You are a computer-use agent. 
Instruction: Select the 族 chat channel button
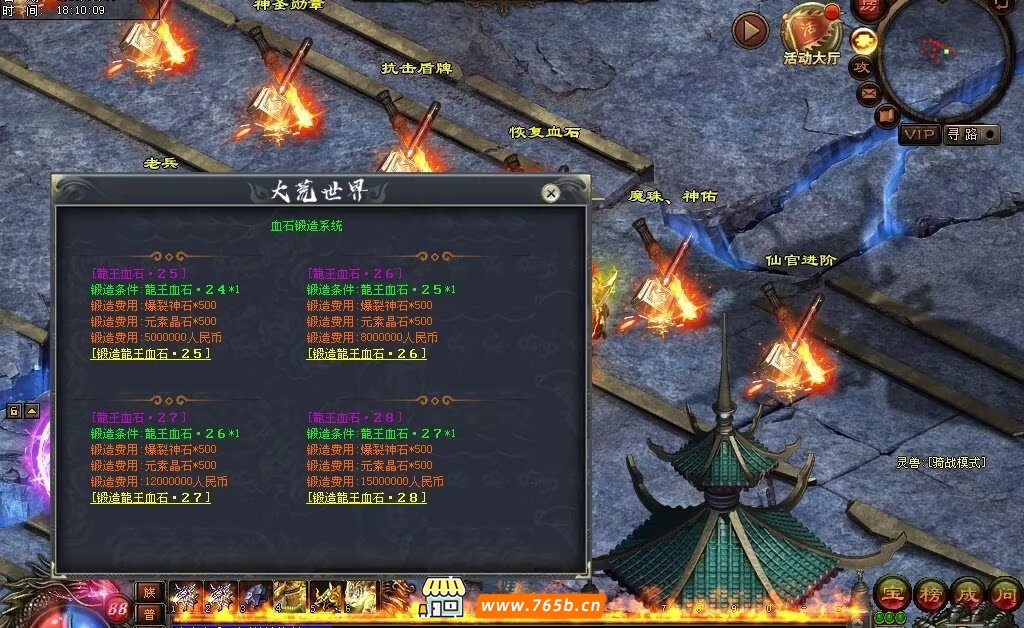(x=148, y=592)
